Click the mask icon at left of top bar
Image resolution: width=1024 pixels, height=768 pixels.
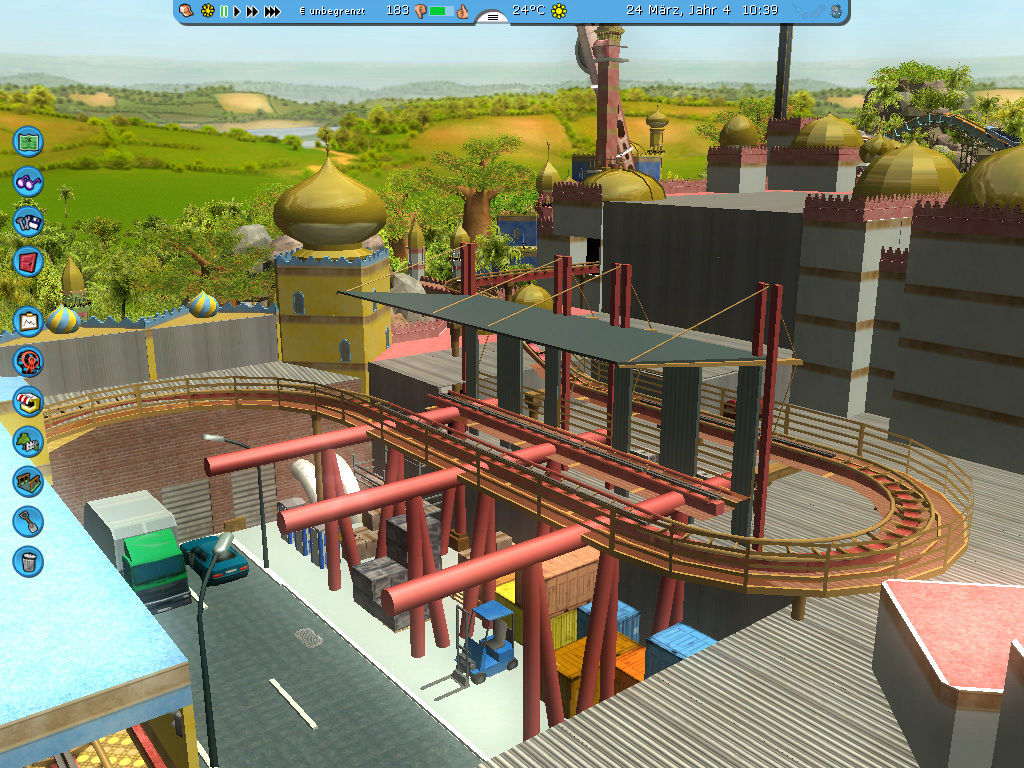[186, 11]
